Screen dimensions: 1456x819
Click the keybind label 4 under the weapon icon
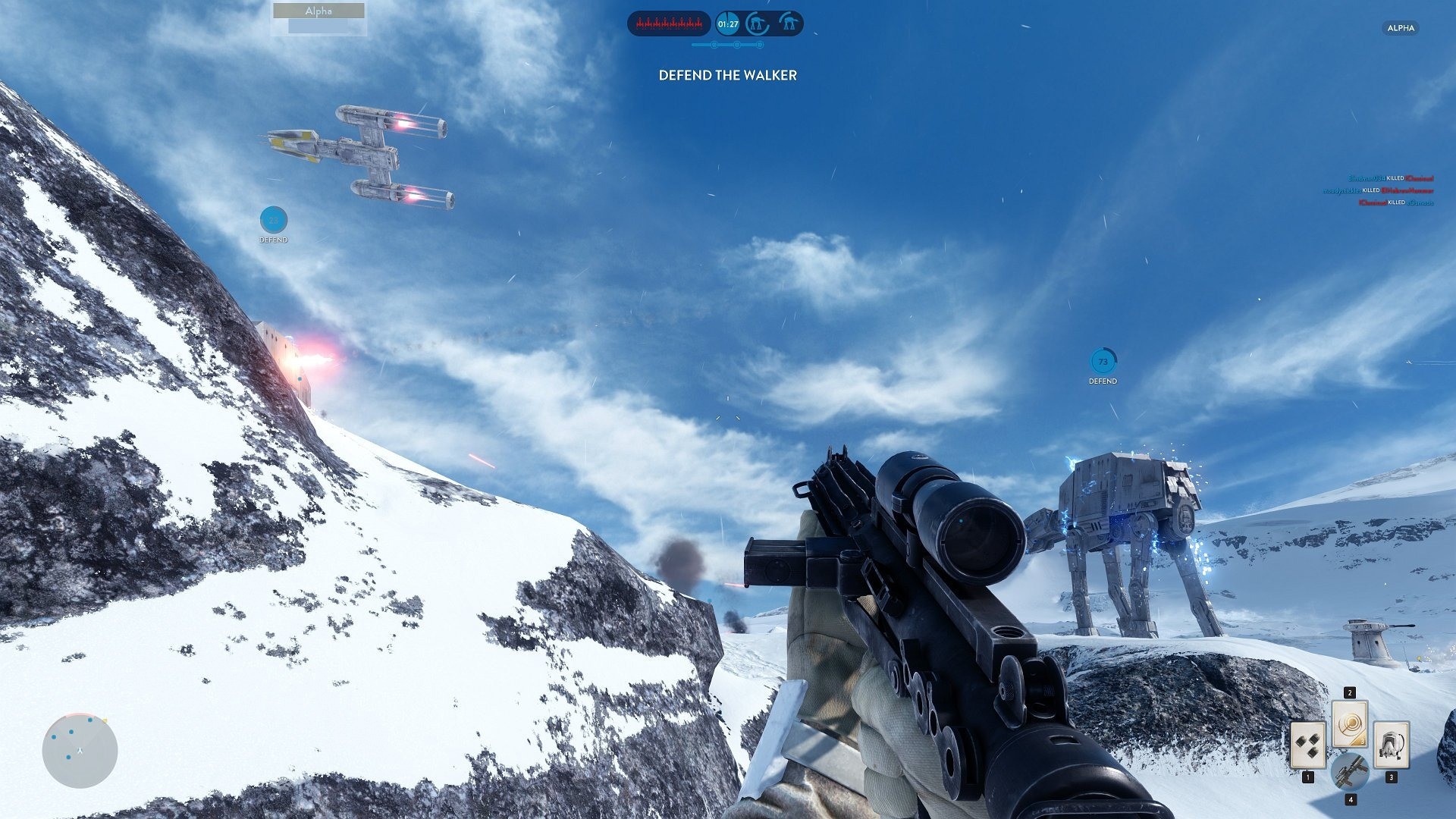tap(1351, 800)
